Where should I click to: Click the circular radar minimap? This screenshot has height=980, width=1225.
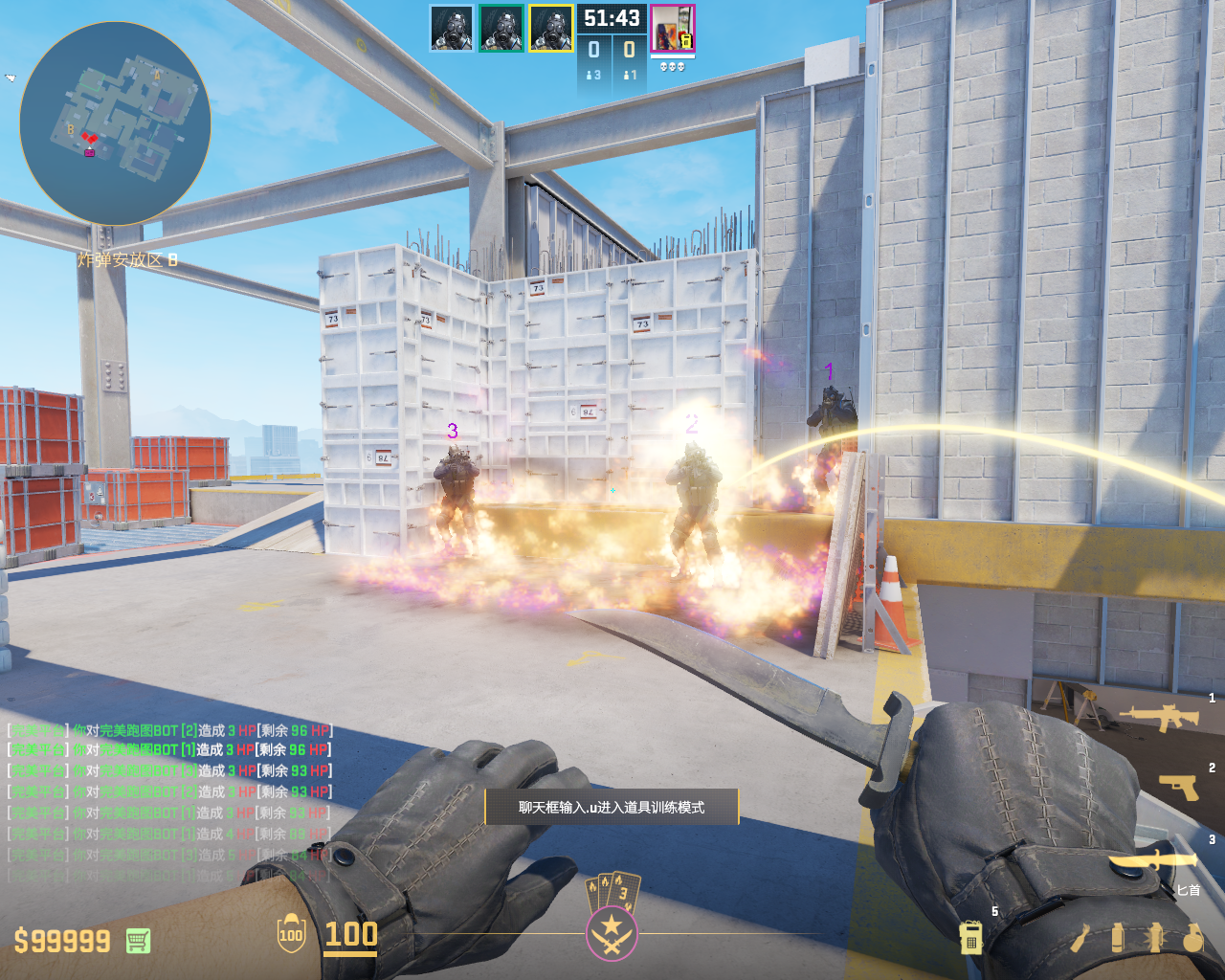115,124
